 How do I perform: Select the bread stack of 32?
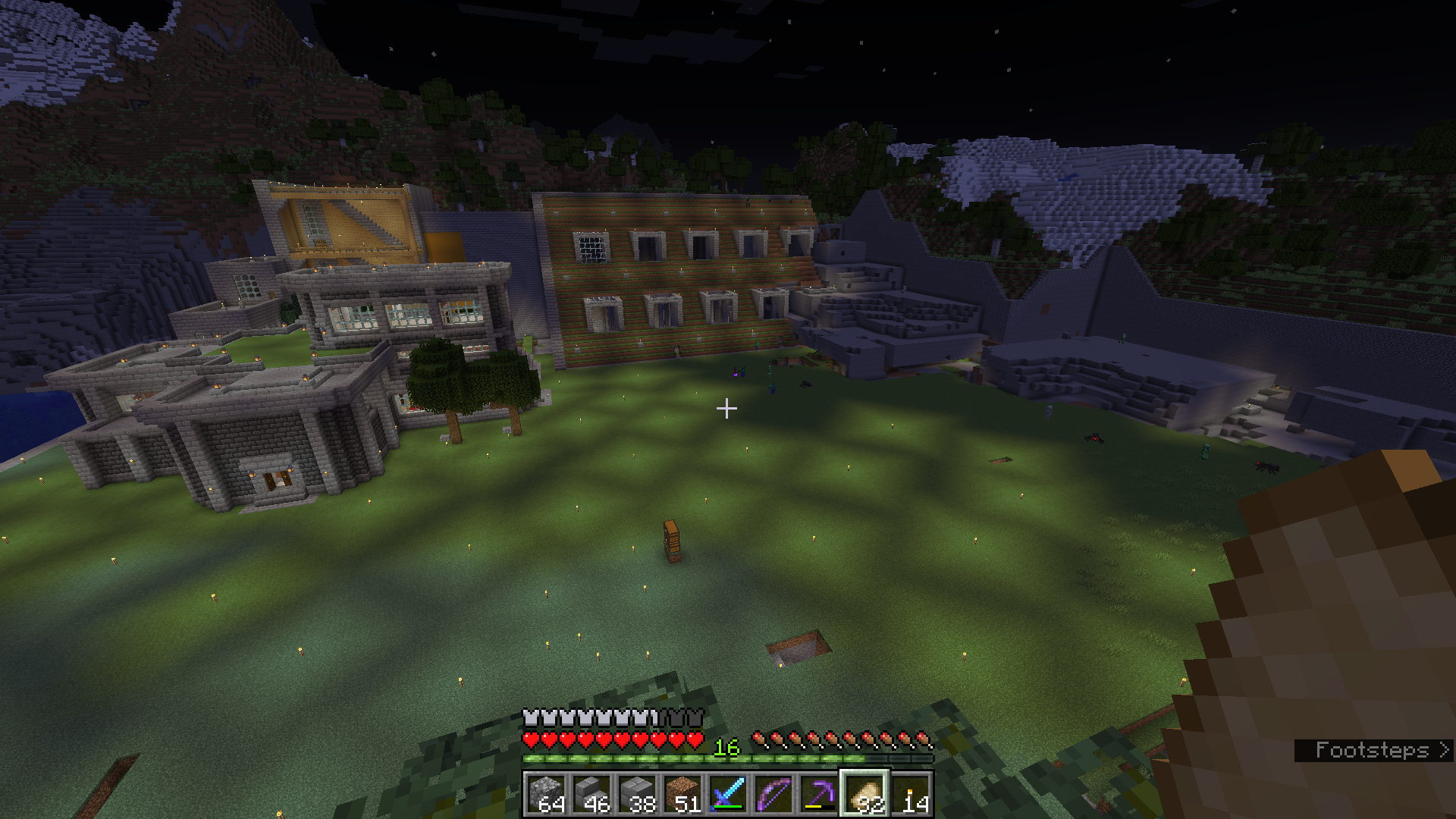864,794
